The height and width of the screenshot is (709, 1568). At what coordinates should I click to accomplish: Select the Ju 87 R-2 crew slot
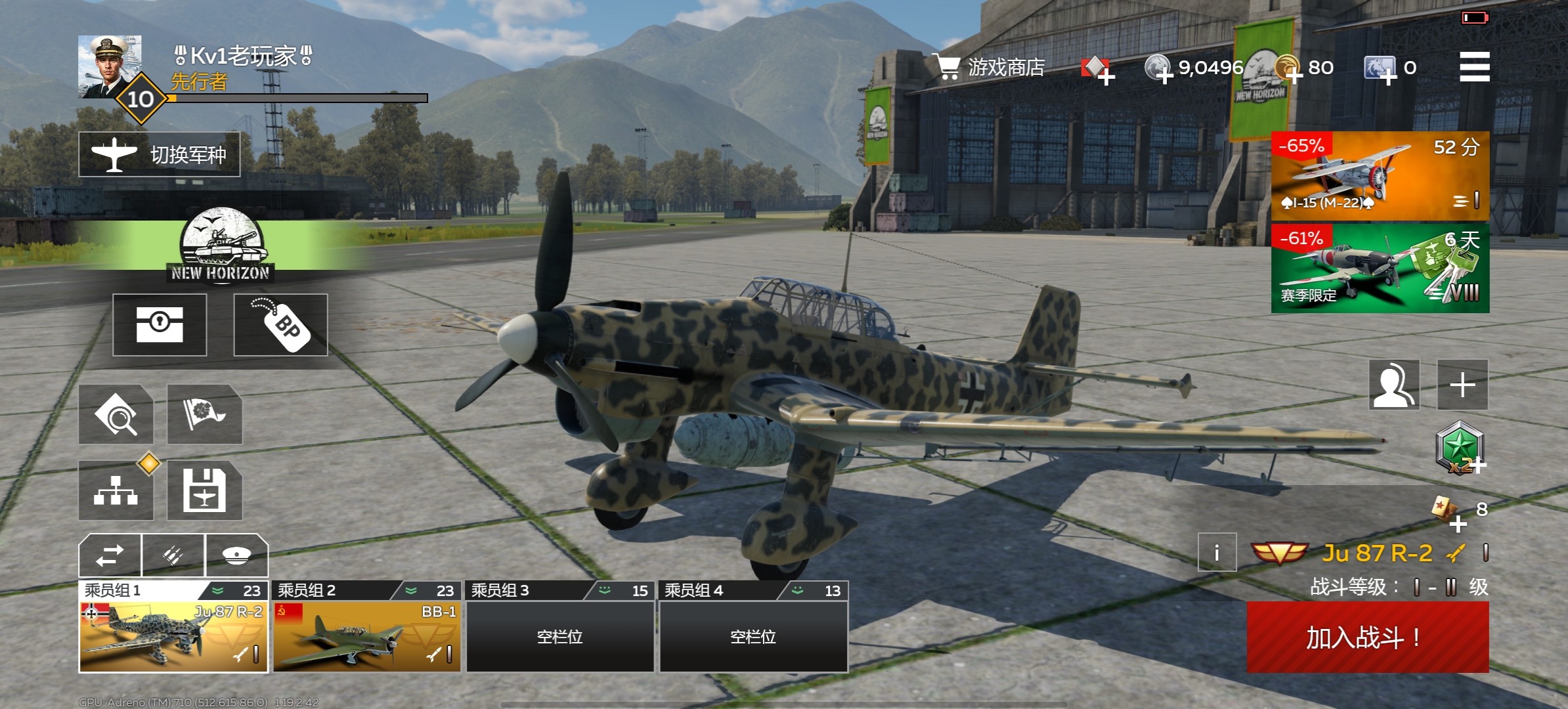[173, 635]
